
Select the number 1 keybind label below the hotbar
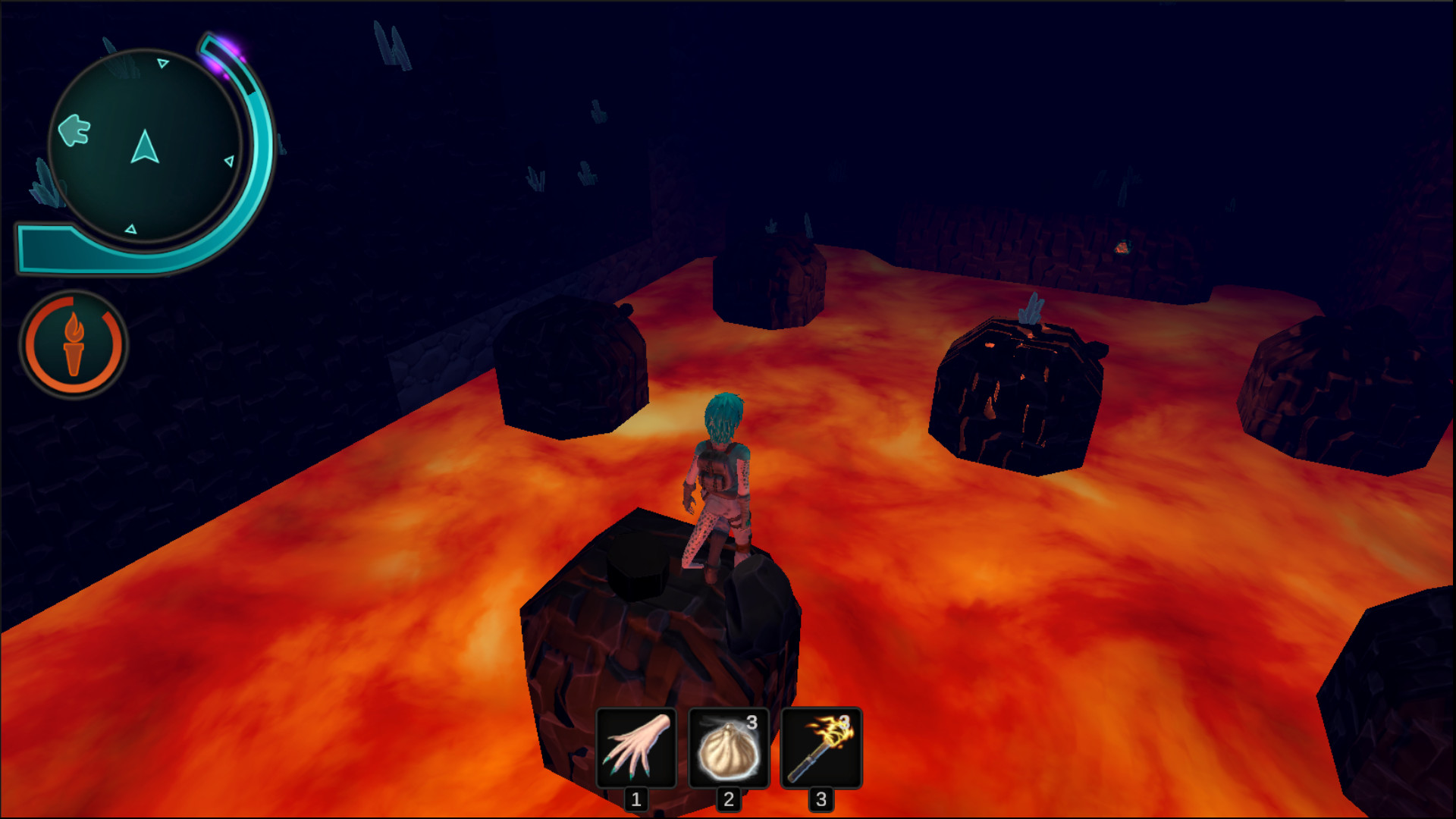pyautogui.click(x=635, y=798)
